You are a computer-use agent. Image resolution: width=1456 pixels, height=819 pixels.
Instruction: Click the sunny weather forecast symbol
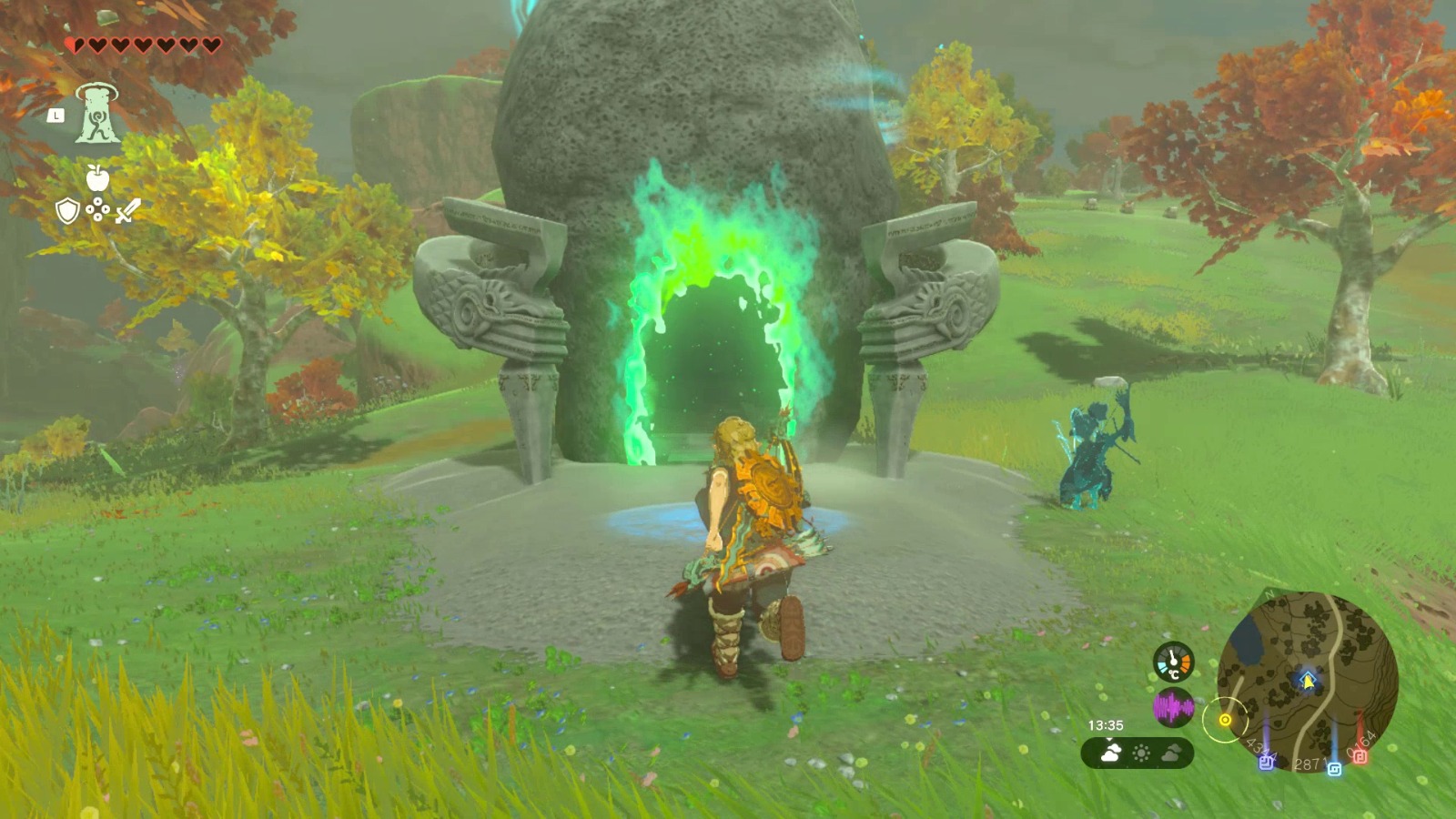point(1142,752)
